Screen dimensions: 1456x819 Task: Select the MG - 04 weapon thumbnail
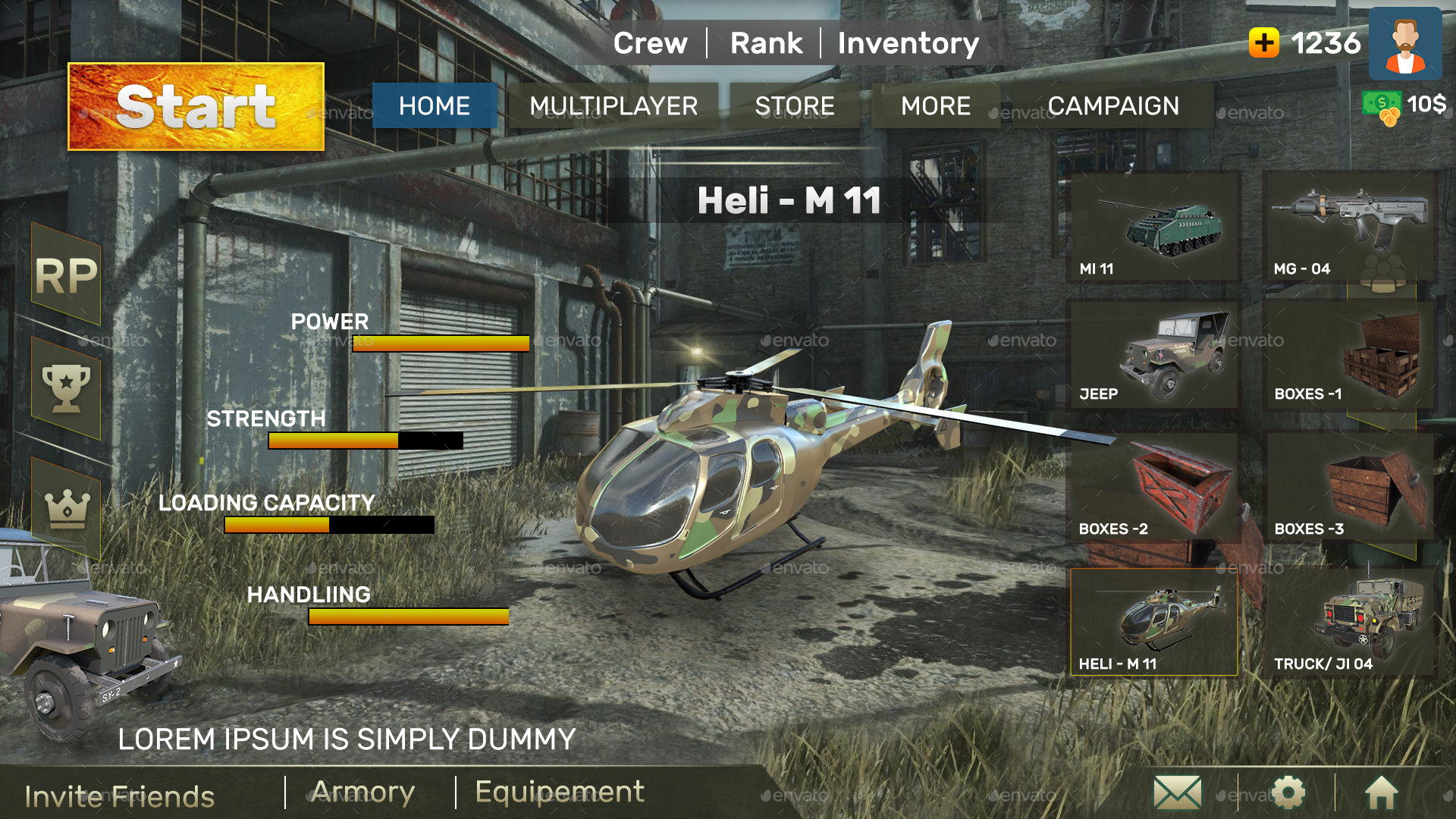(x=1350, y=224)
